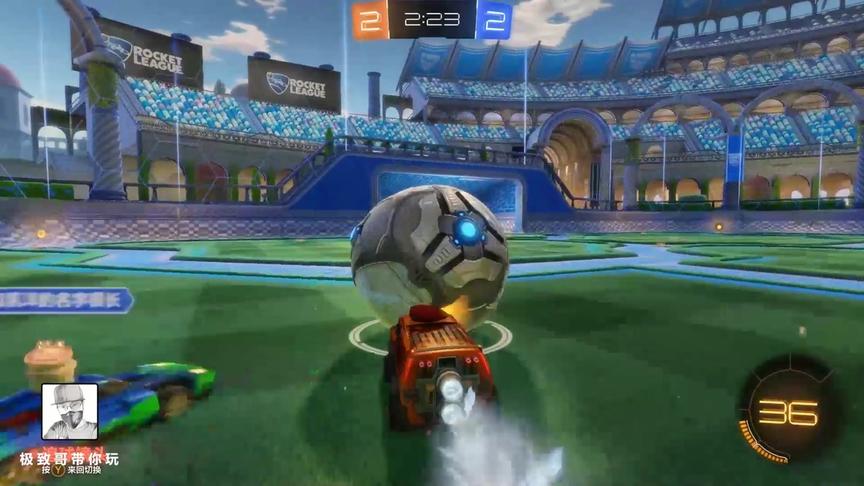
Task: Select the blue Chinese-text banner
Action: coord(66,300)
